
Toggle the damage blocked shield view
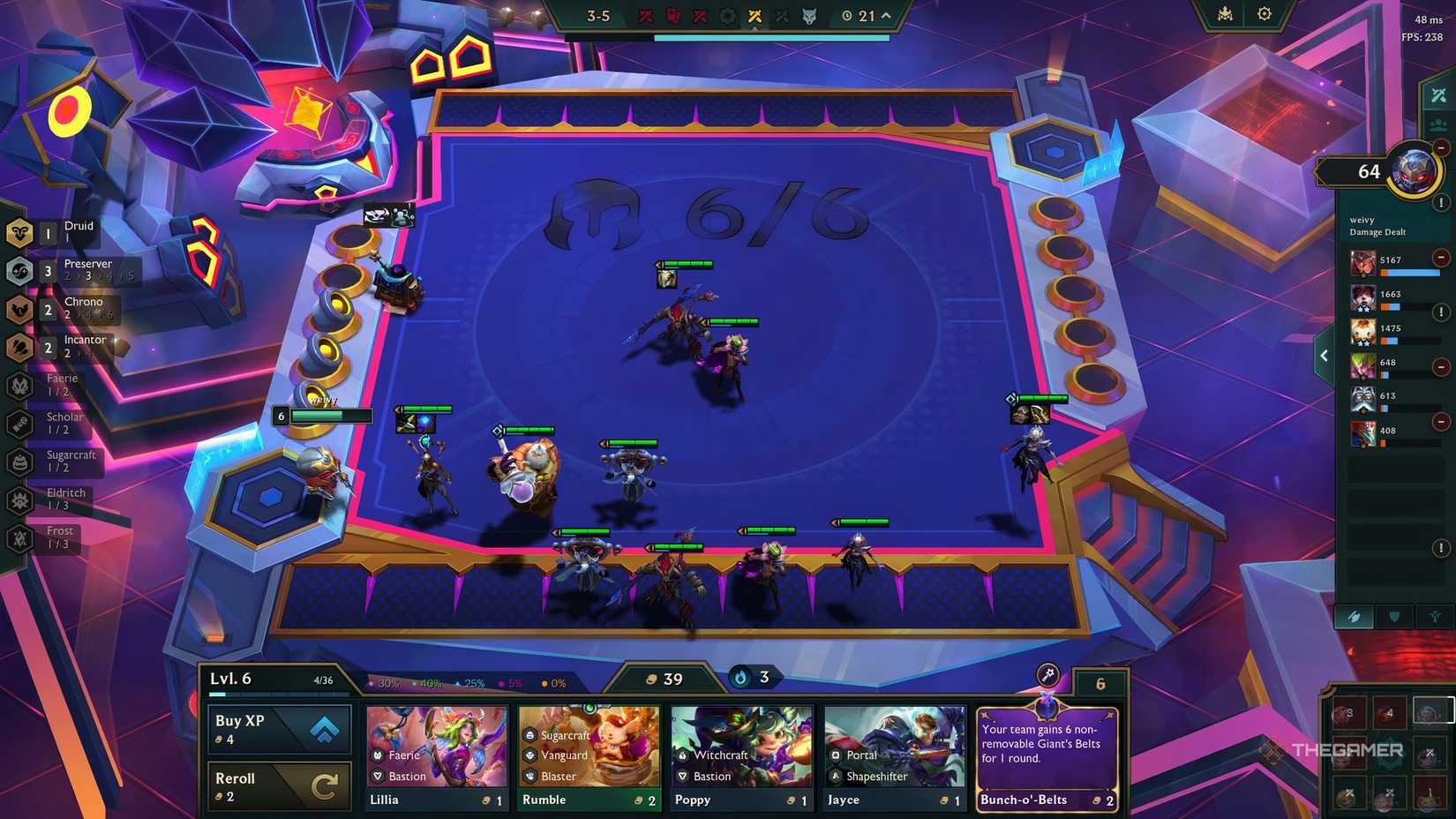pos(1392,617)
